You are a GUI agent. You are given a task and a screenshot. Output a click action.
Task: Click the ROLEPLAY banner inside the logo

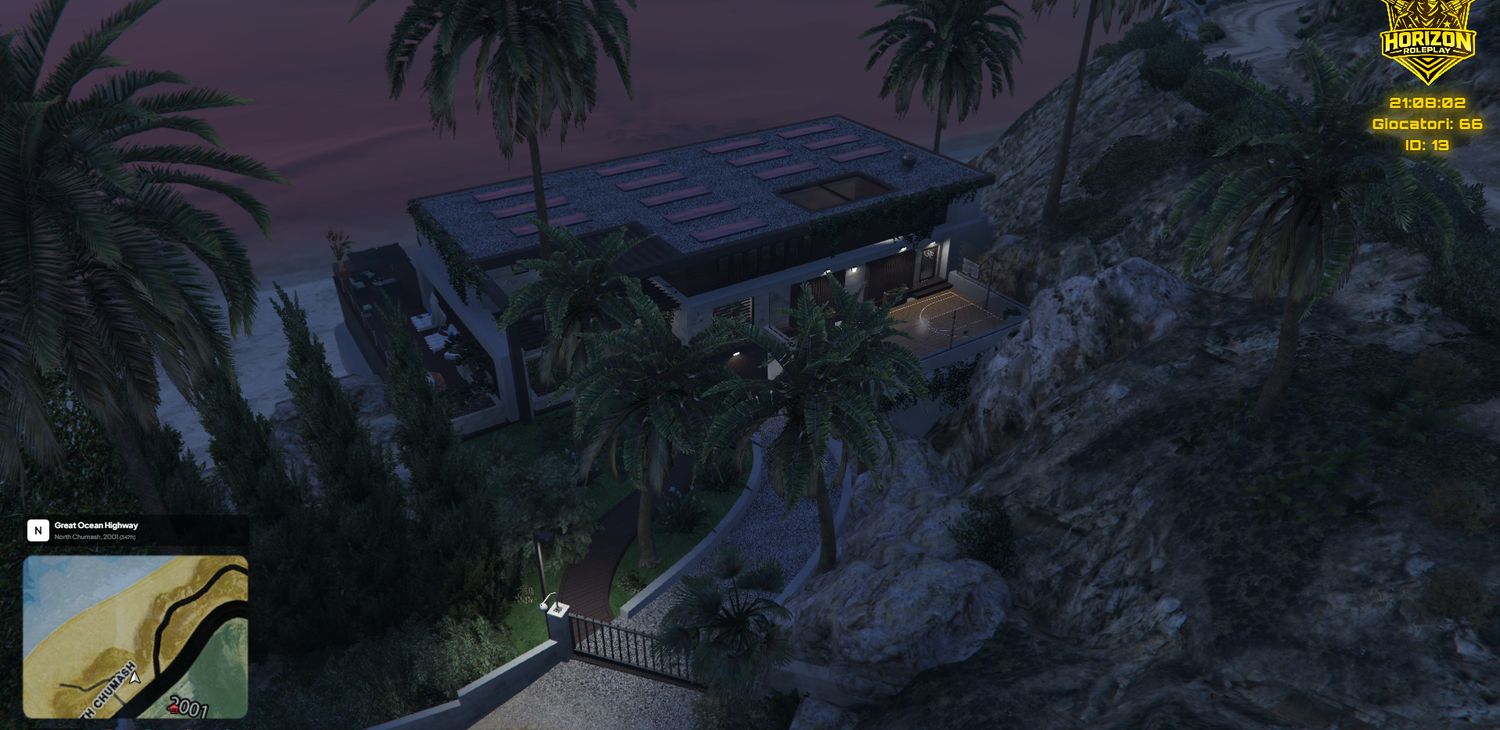[x=1426, y=51]
